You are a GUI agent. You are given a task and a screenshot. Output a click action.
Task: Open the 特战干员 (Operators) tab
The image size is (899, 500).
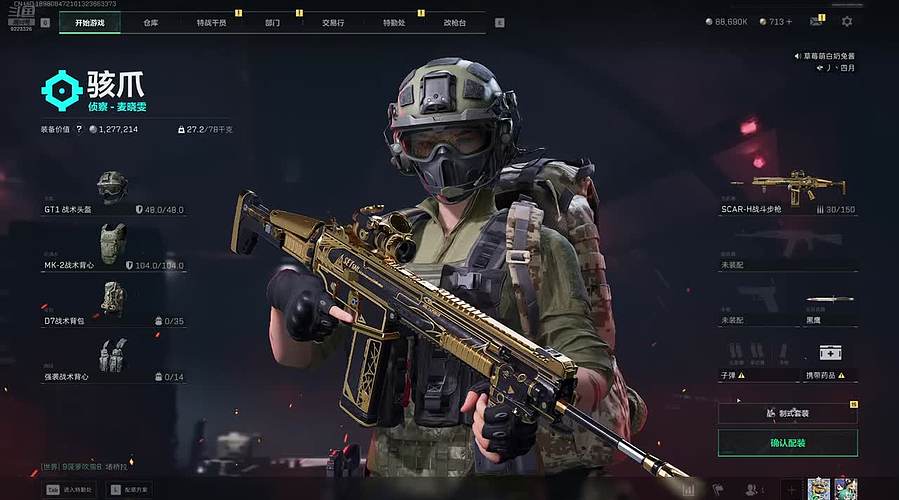[x=211, y=22]
